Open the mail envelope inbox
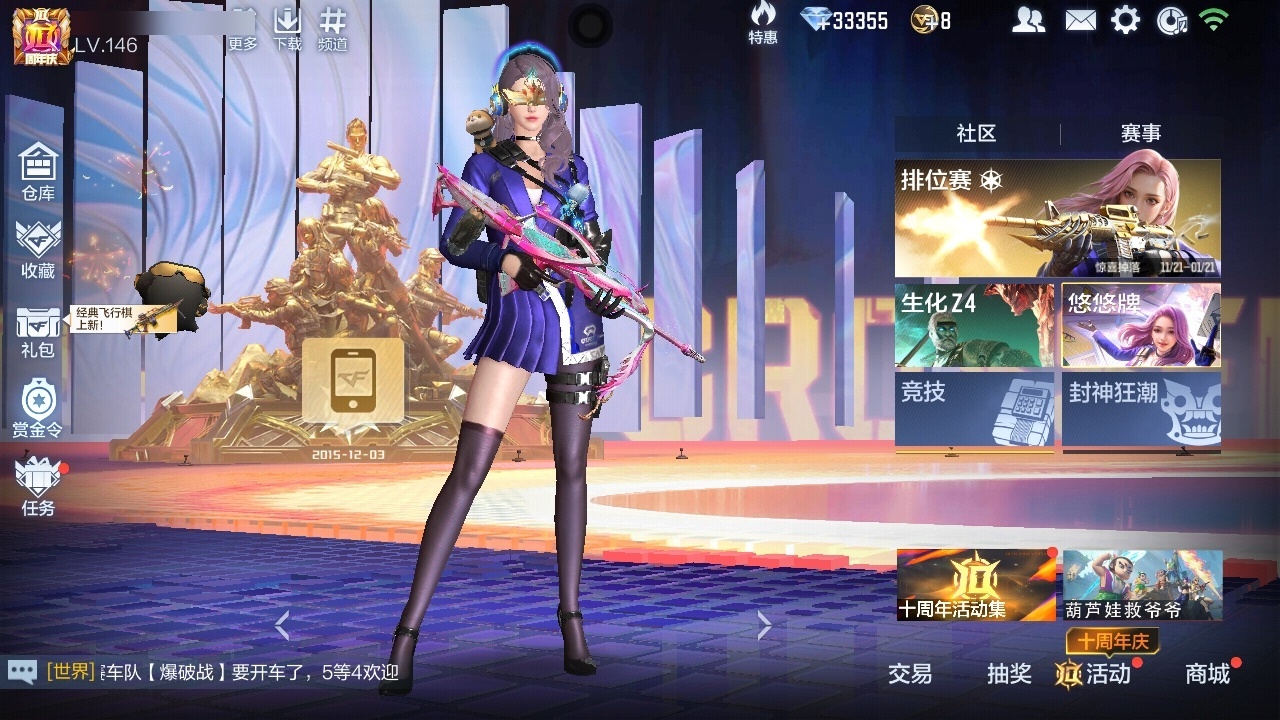The width and height of the screenshot is (1280, 720). click(x=1080, y=20)
